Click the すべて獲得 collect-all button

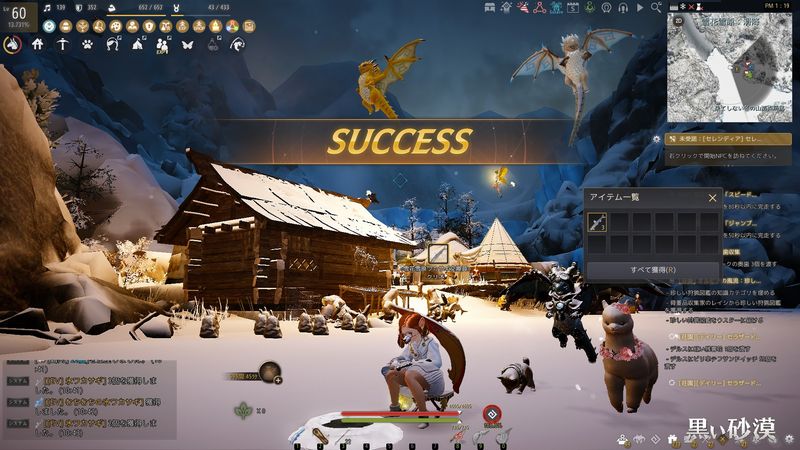tap(653, 269)
